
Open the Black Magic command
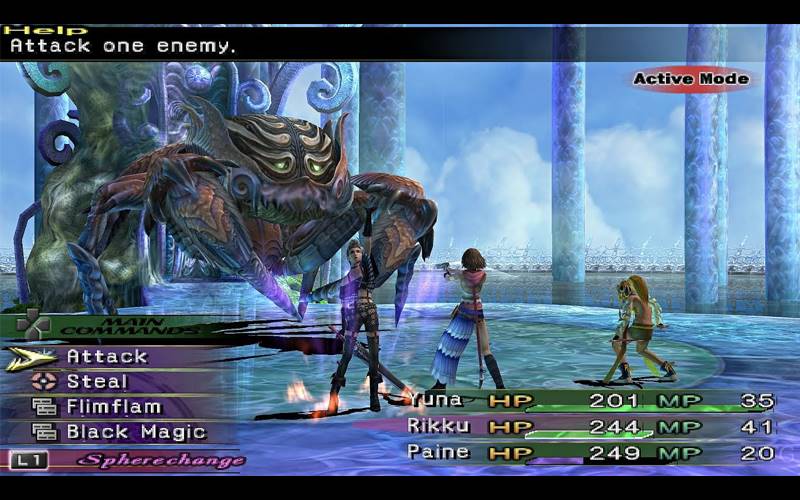[x=136, y=433]
